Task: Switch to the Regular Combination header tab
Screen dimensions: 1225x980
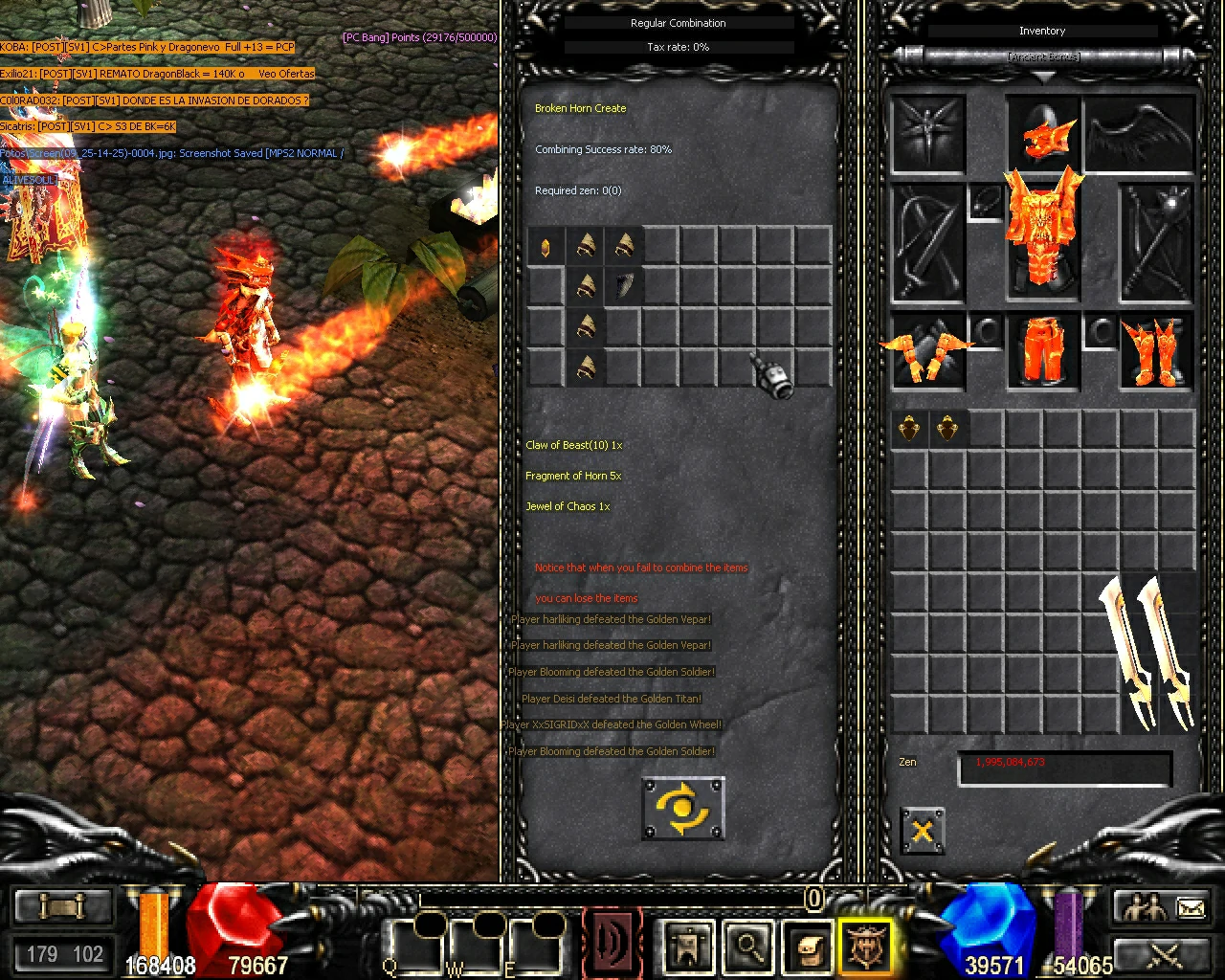Action: tap(679, 22)
